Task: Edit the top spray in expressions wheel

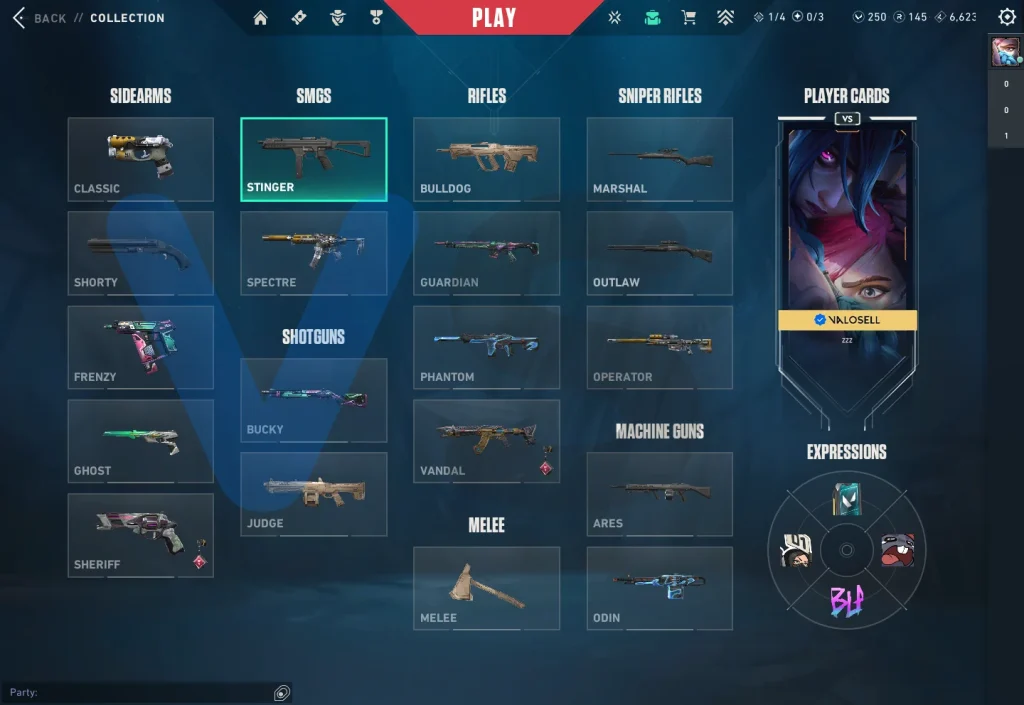Action: [x=847, y=497]
